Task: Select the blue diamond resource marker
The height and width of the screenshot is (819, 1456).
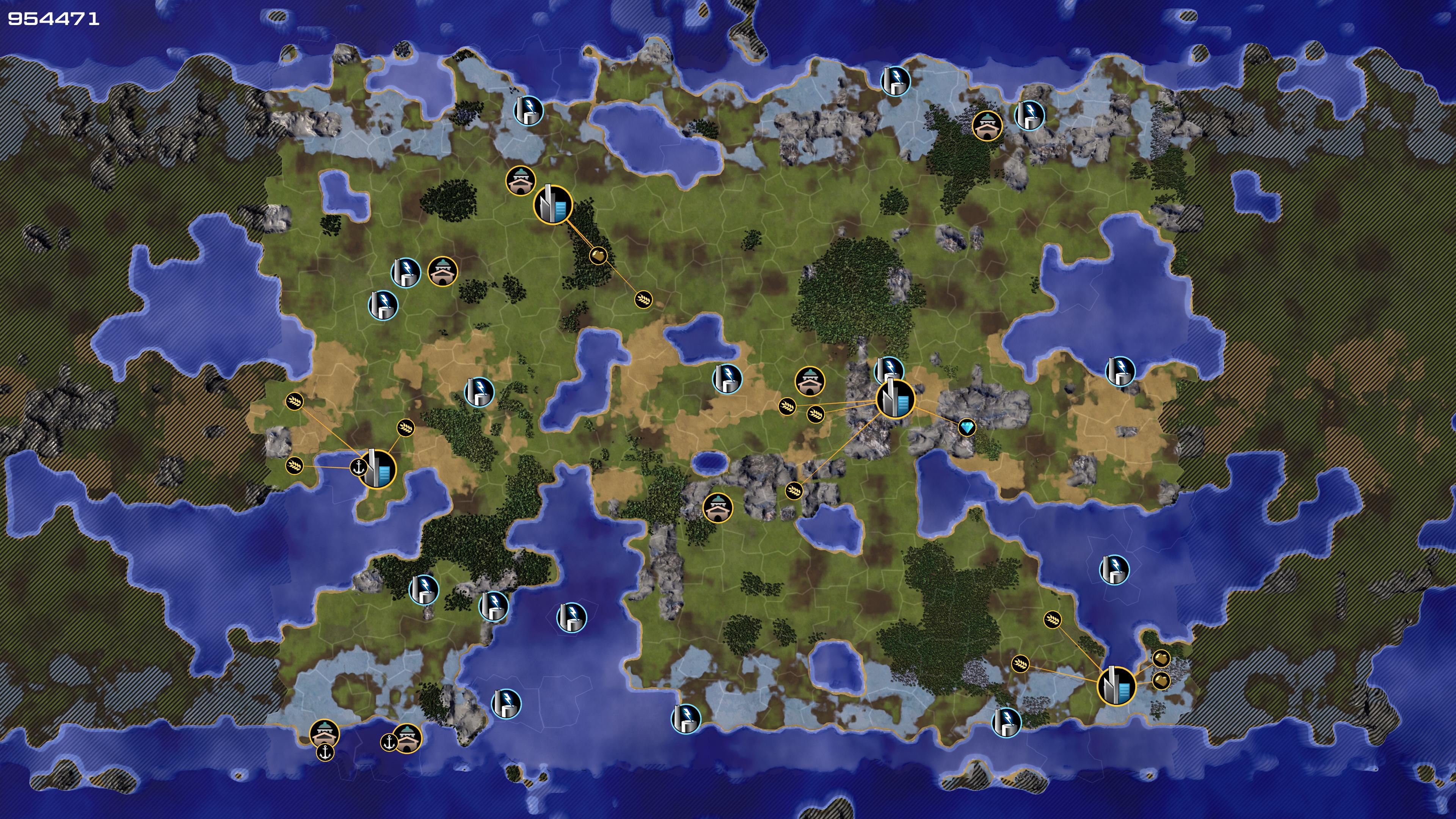Action: point(966,427)
